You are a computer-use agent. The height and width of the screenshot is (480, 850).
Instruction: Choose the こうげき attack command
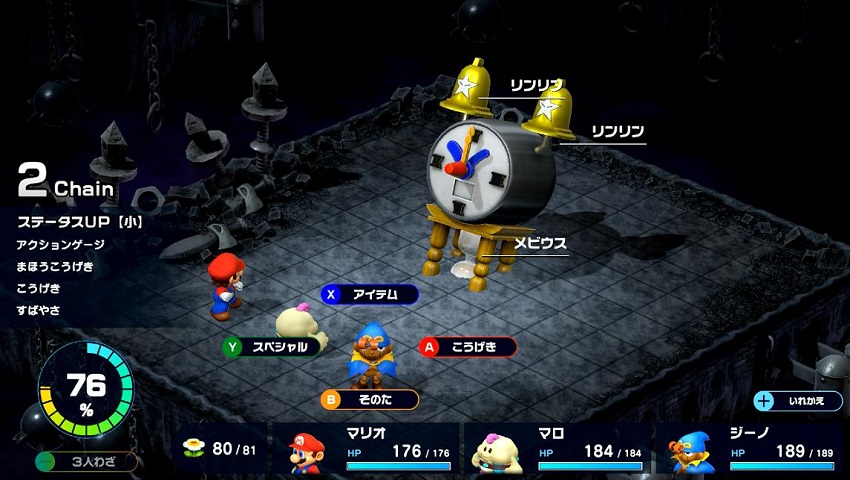pyautogui.click(x=468, y=347)
